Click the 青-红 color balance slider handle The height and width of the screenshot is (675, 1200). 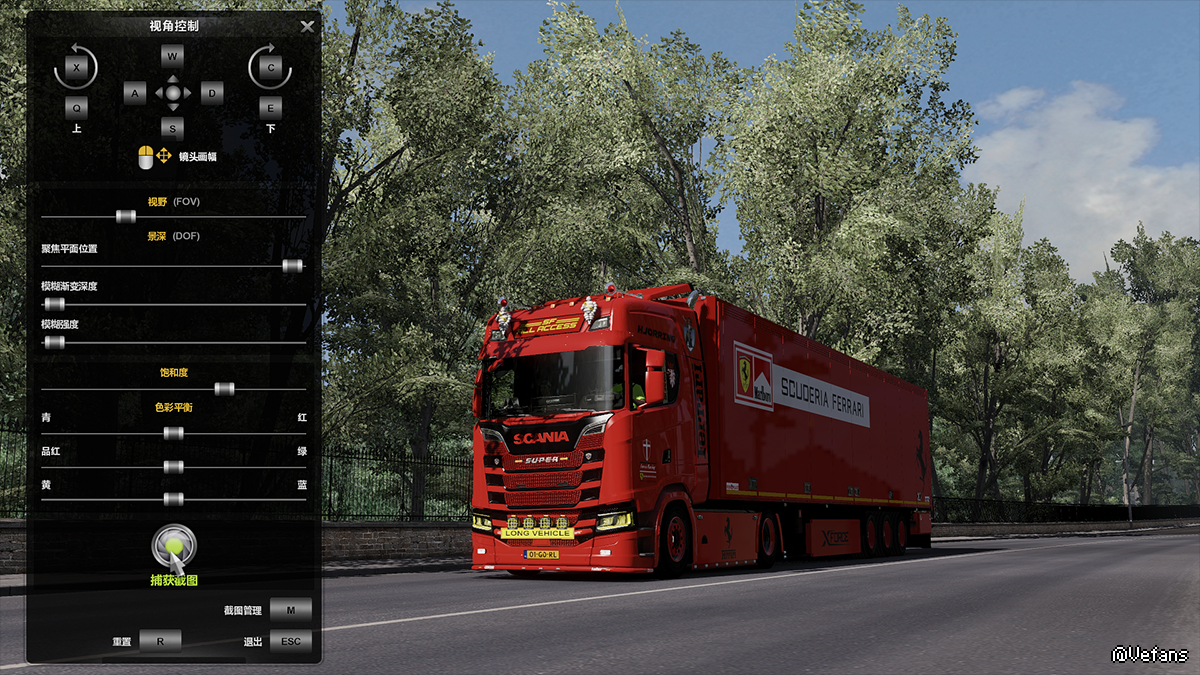[173, 433]
